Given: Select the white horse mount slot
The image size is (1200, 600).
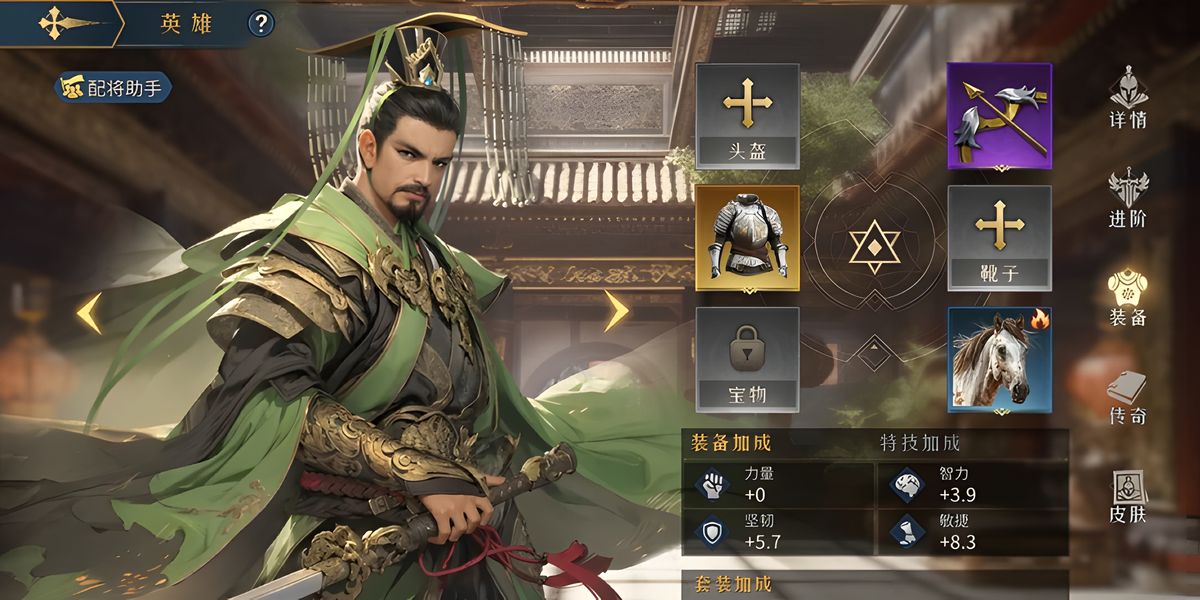Looking at the screenshot, I should [999, 360].
